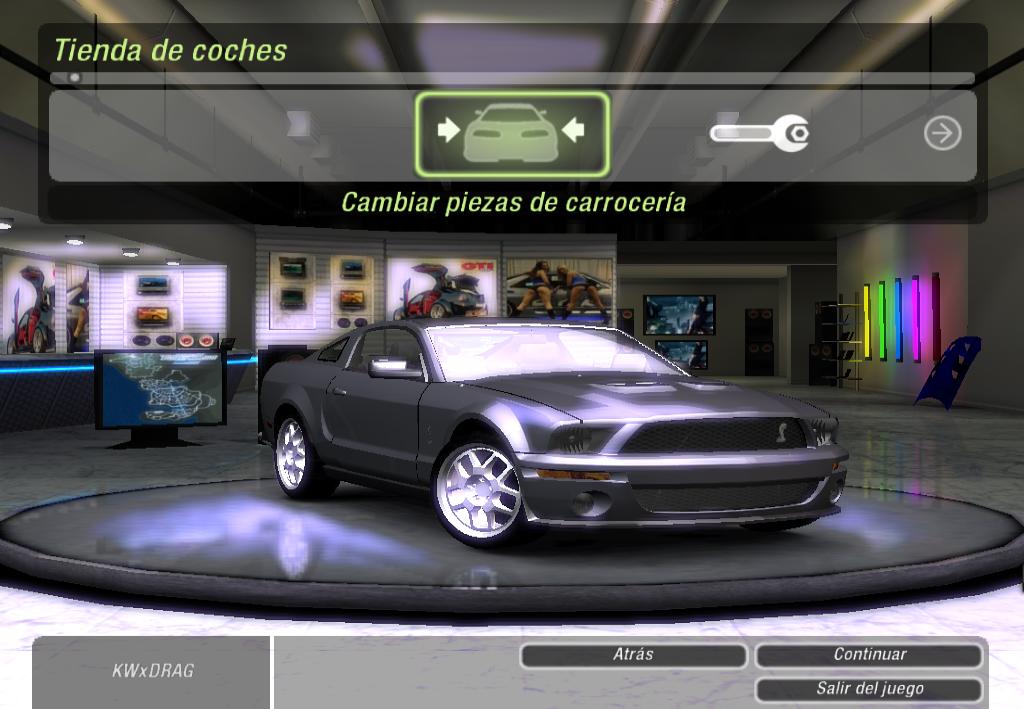Go back with the Atrás button
Viewport: 1026px width, 709px height.
click(x=633, y=655)
